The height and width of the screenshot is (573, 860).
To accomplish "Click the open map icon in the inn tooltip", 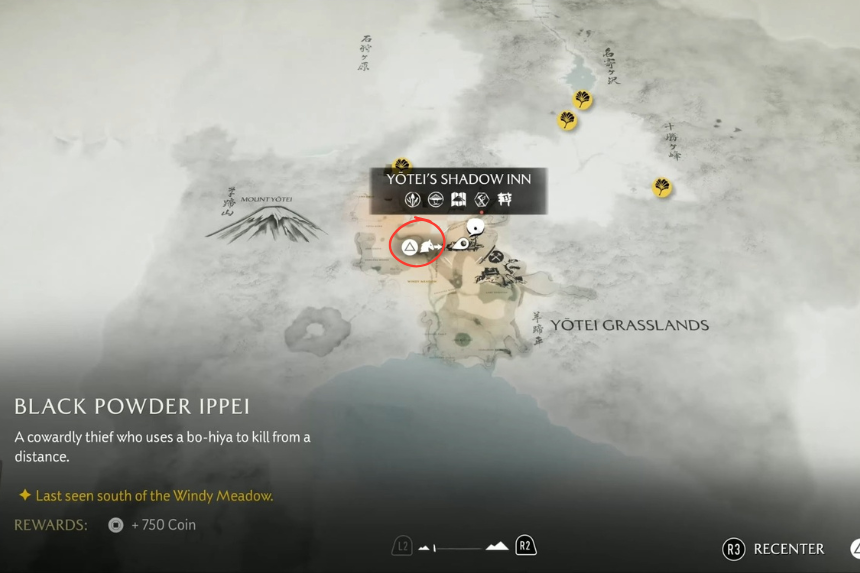I will click(x=459, y=200).
